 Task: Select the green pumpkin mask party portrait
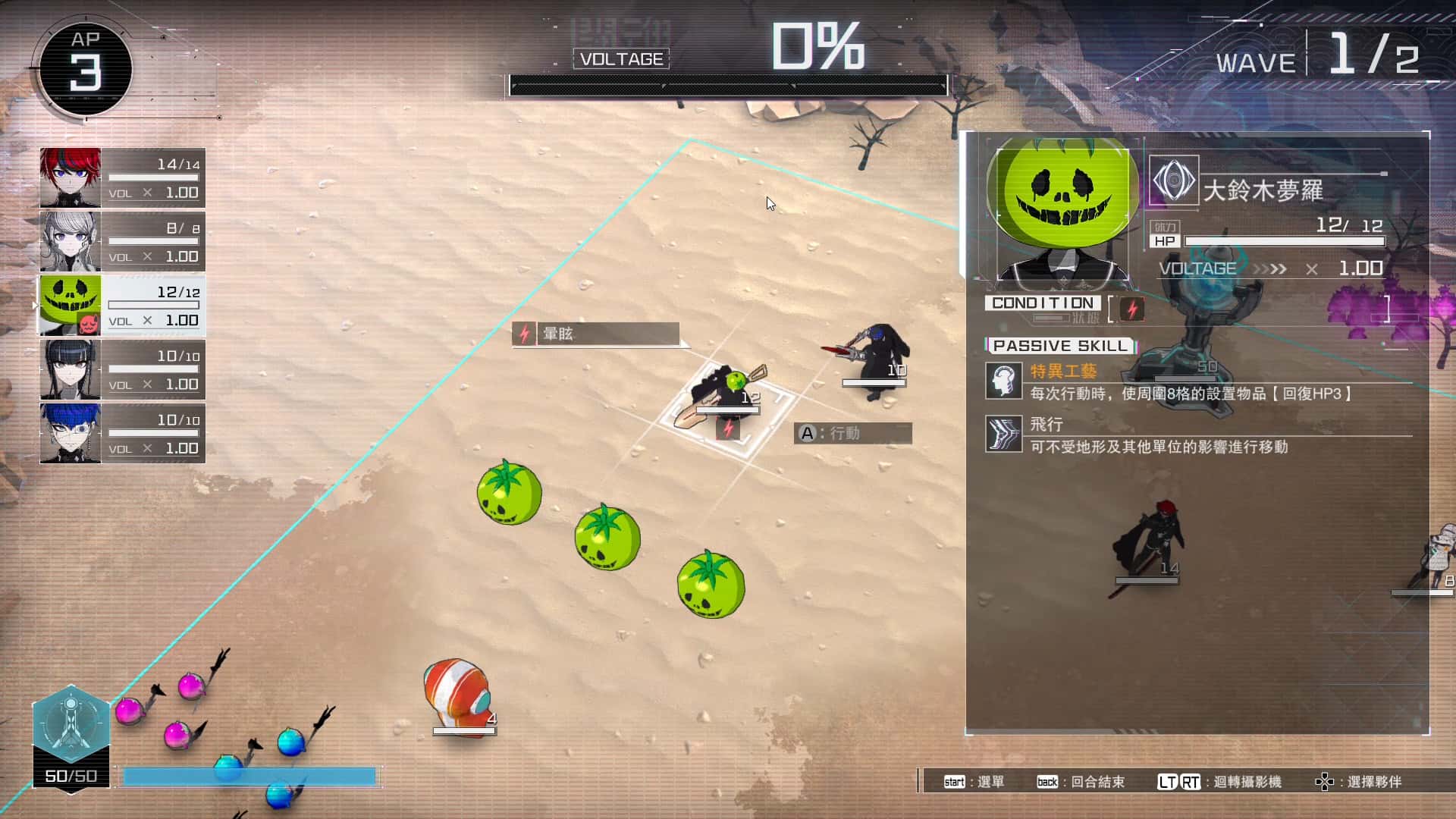point(71,306)
